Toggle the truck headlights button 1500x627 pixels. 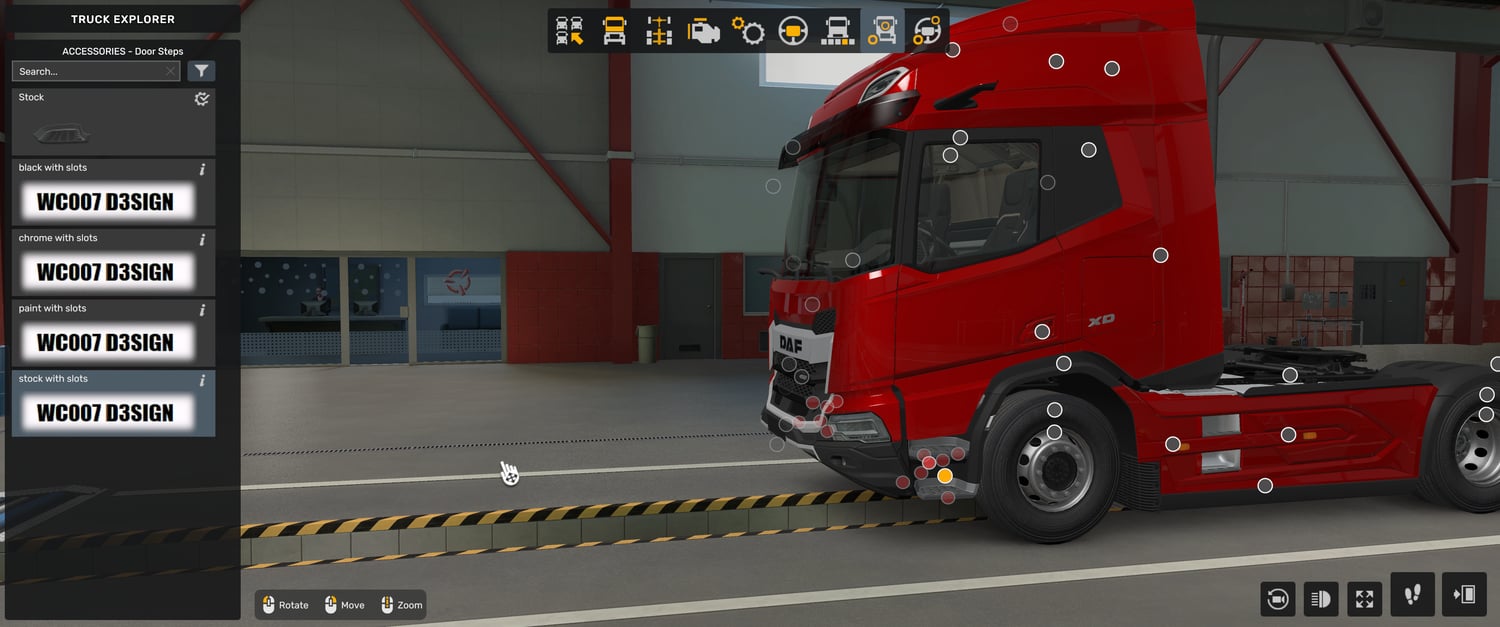pos(1320,598)
